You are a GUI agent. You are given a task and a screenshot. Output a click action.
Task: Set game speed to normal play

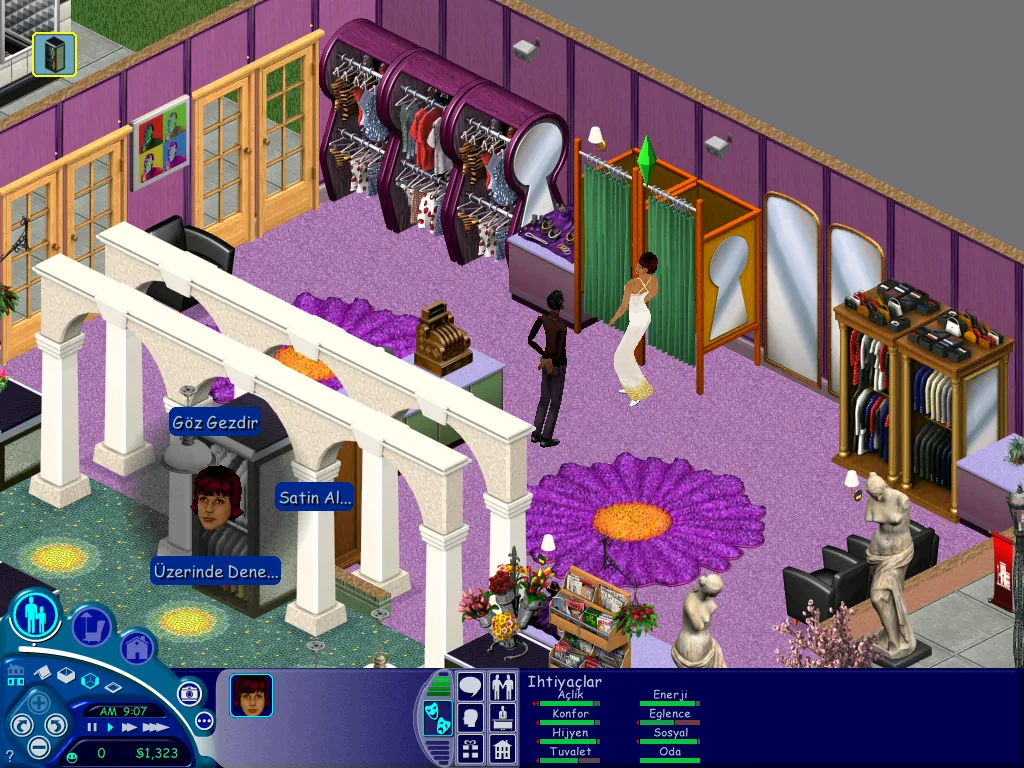click(x=109, y=728)
